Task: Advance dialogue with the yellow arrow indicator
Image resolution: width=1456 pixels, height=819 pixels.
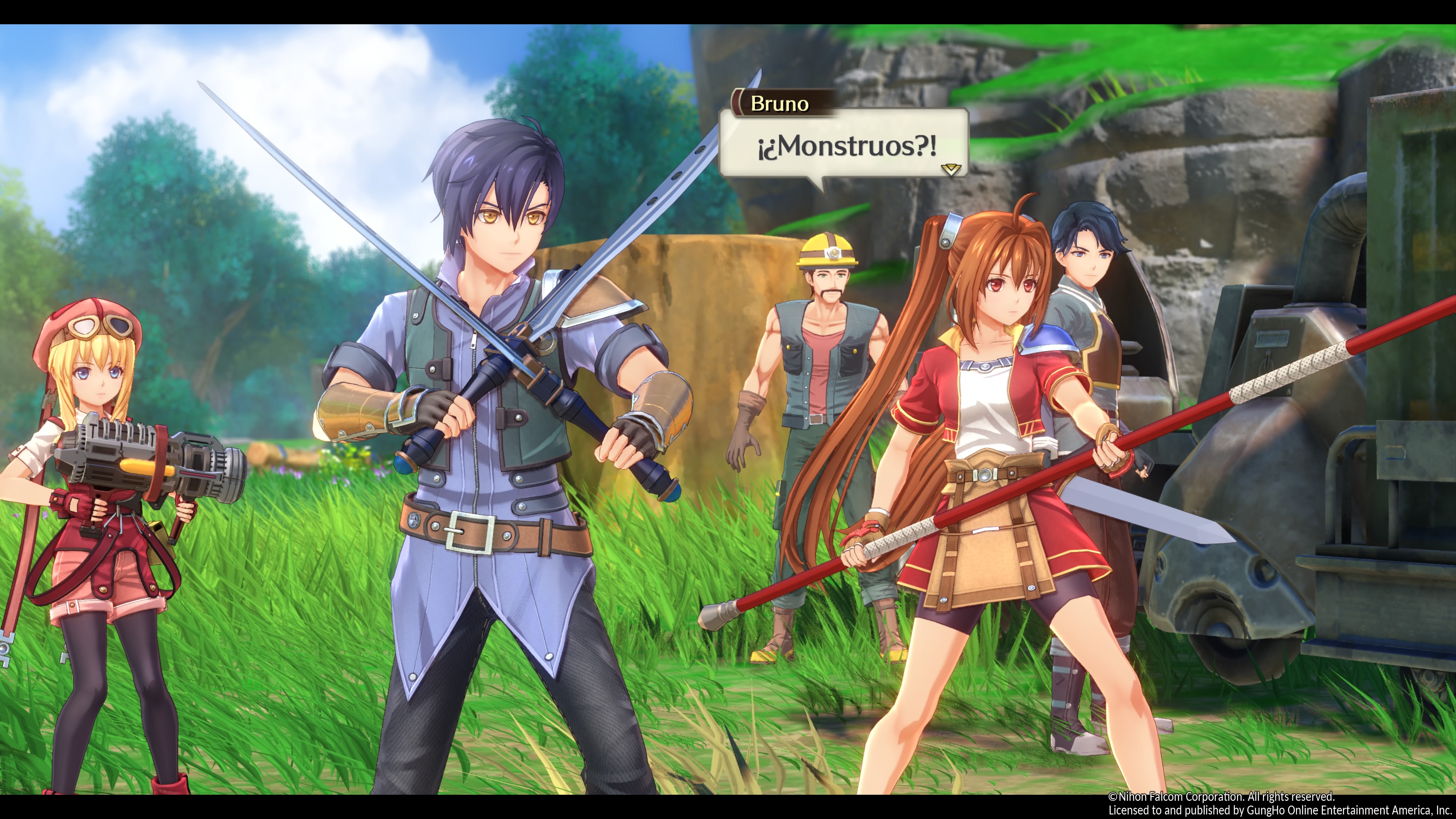Action: click(x=951, y=169)
